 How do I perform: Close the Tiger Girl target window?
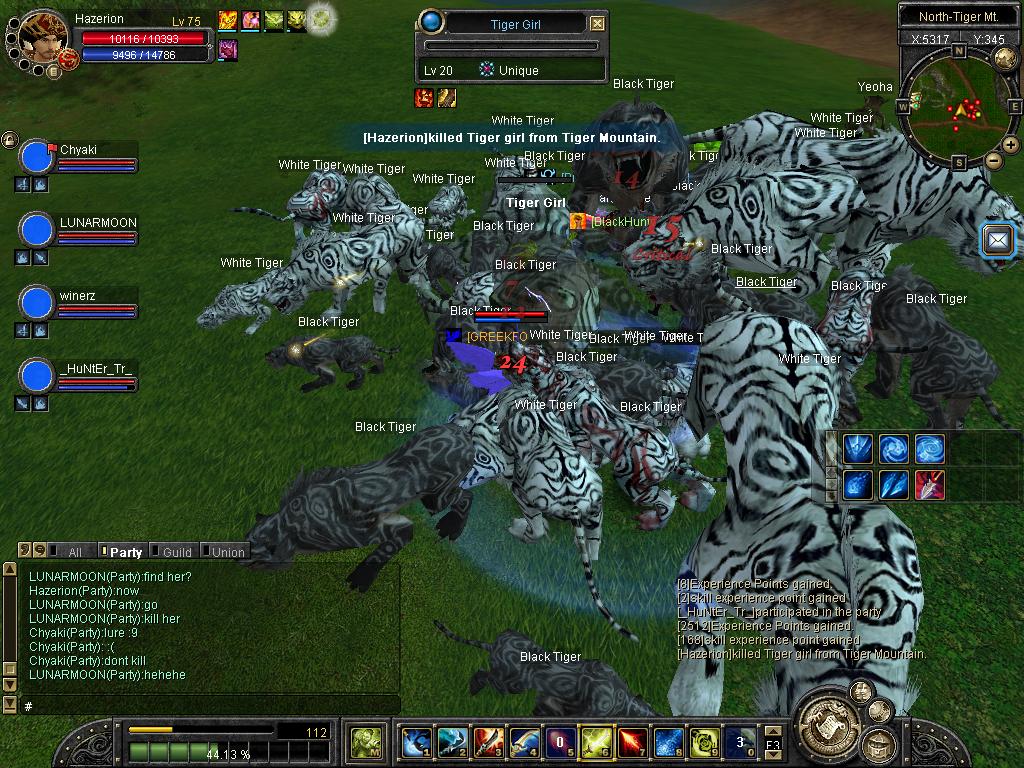(597, 23)
